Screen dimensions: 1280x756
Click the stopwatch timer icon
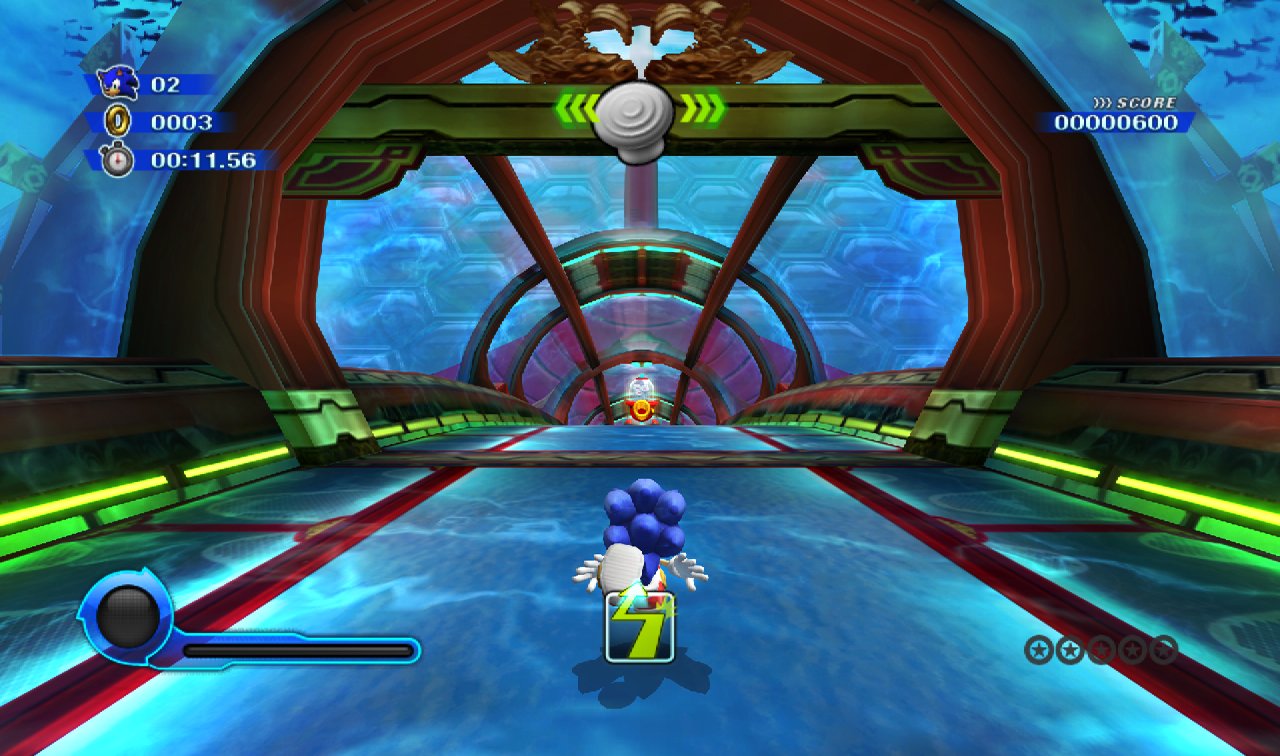tap(115, 157)
